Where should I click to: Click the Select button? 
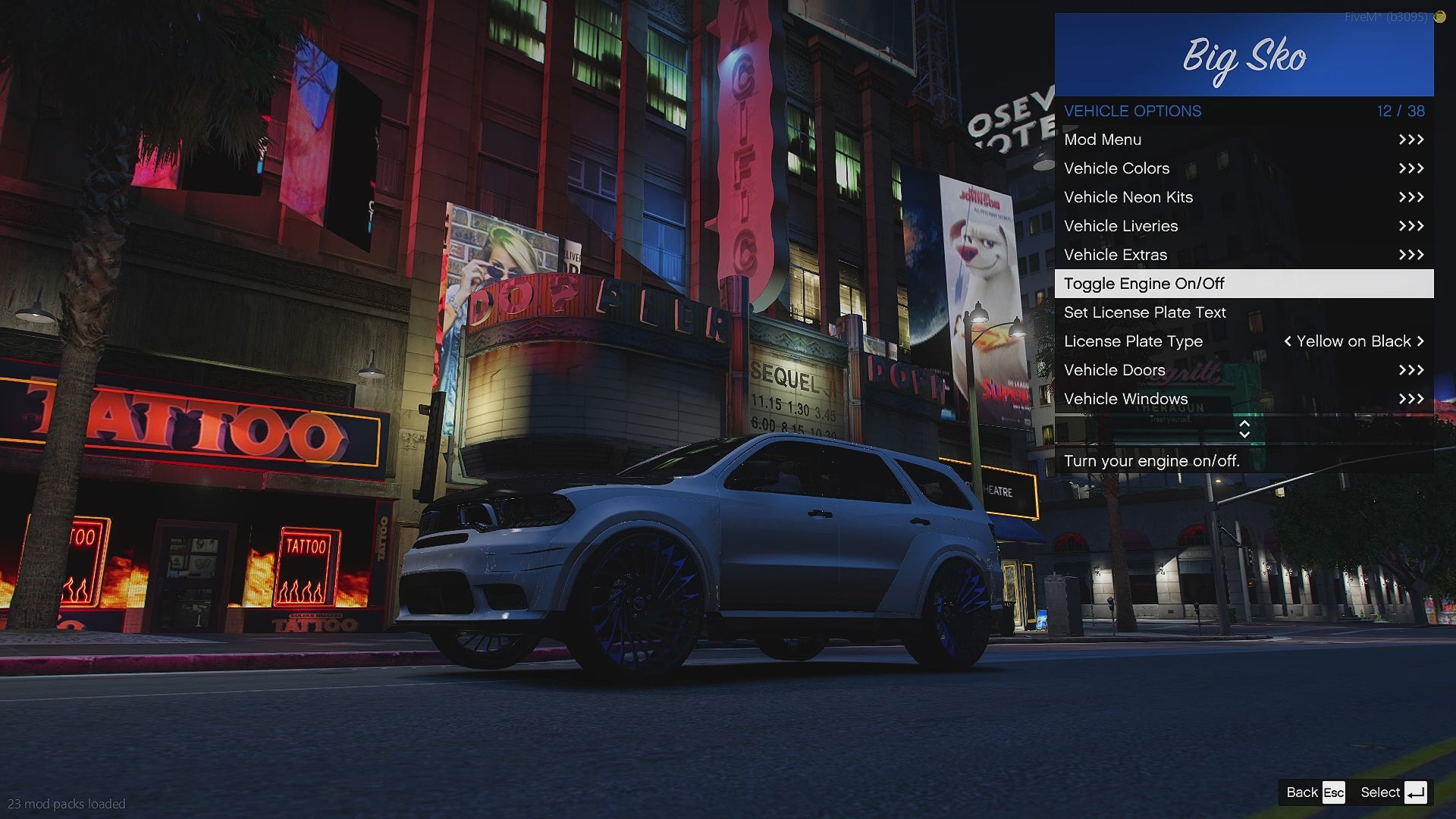coord(1393,792)
